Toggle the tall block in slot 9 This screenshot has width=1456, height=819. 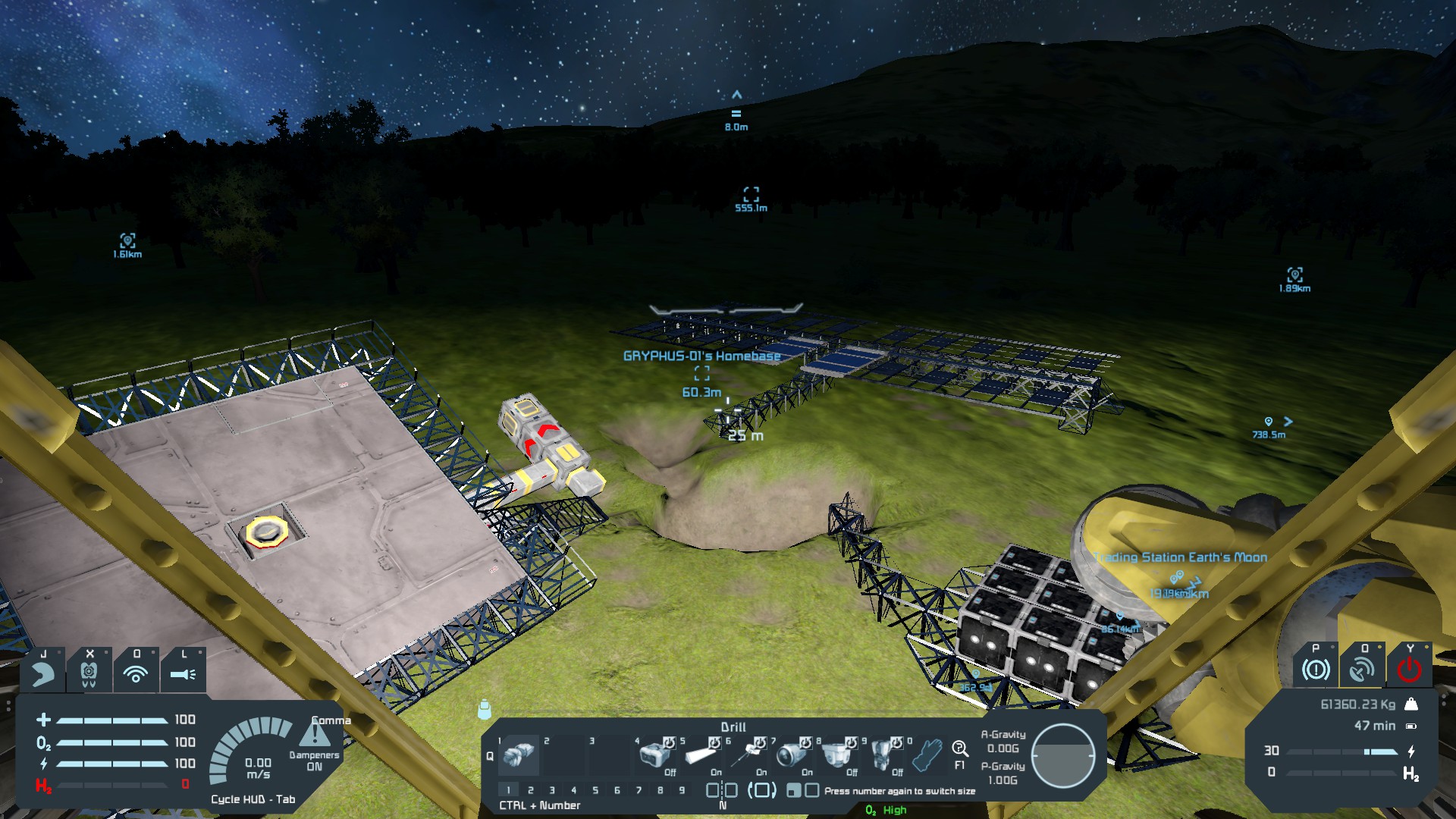tap(883, 755)
